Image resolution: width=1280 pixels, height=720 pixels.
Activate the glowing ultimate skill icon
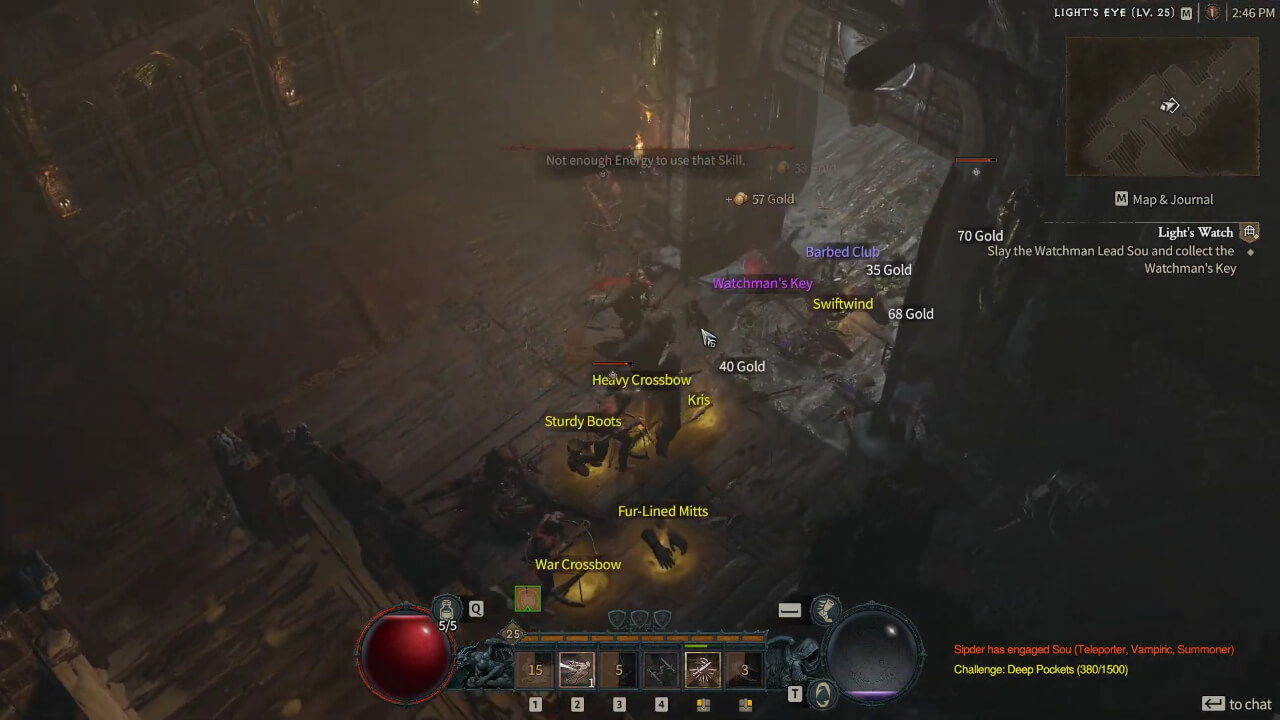(x=703, y=669)
